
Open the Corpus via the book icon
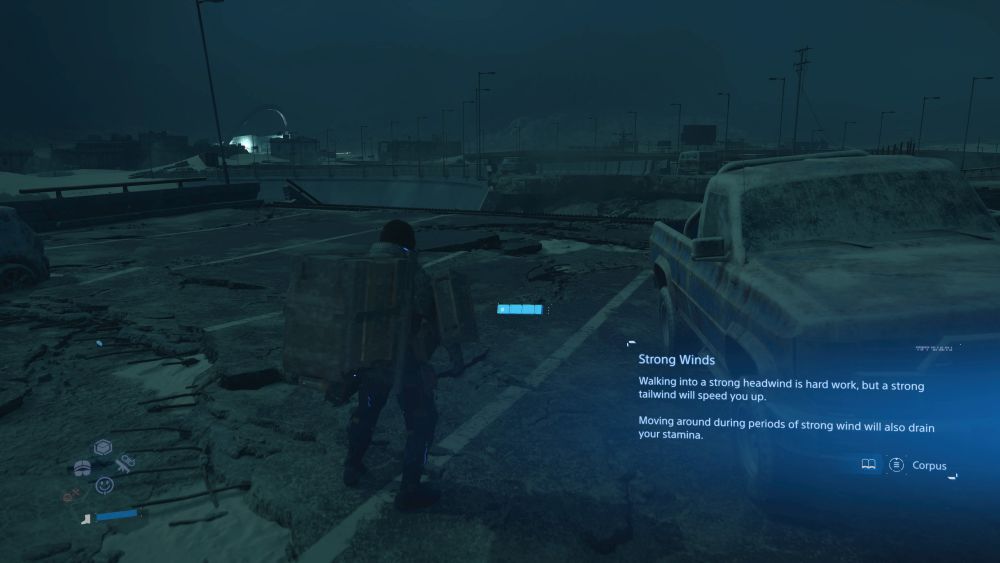869,465
